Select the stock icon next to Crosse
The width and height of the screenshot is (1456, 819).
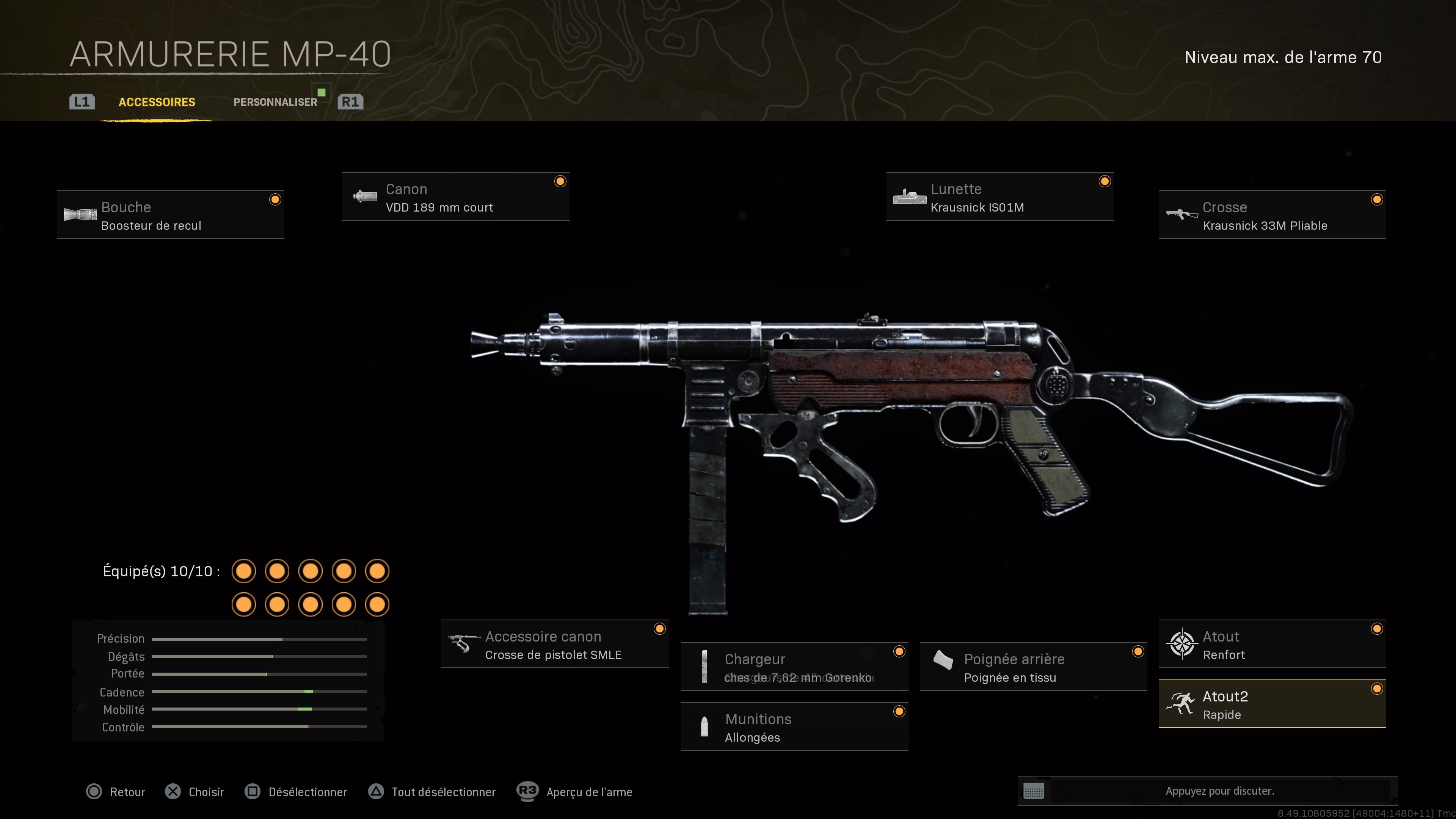pyautogui.click(x=1181, y=215)
